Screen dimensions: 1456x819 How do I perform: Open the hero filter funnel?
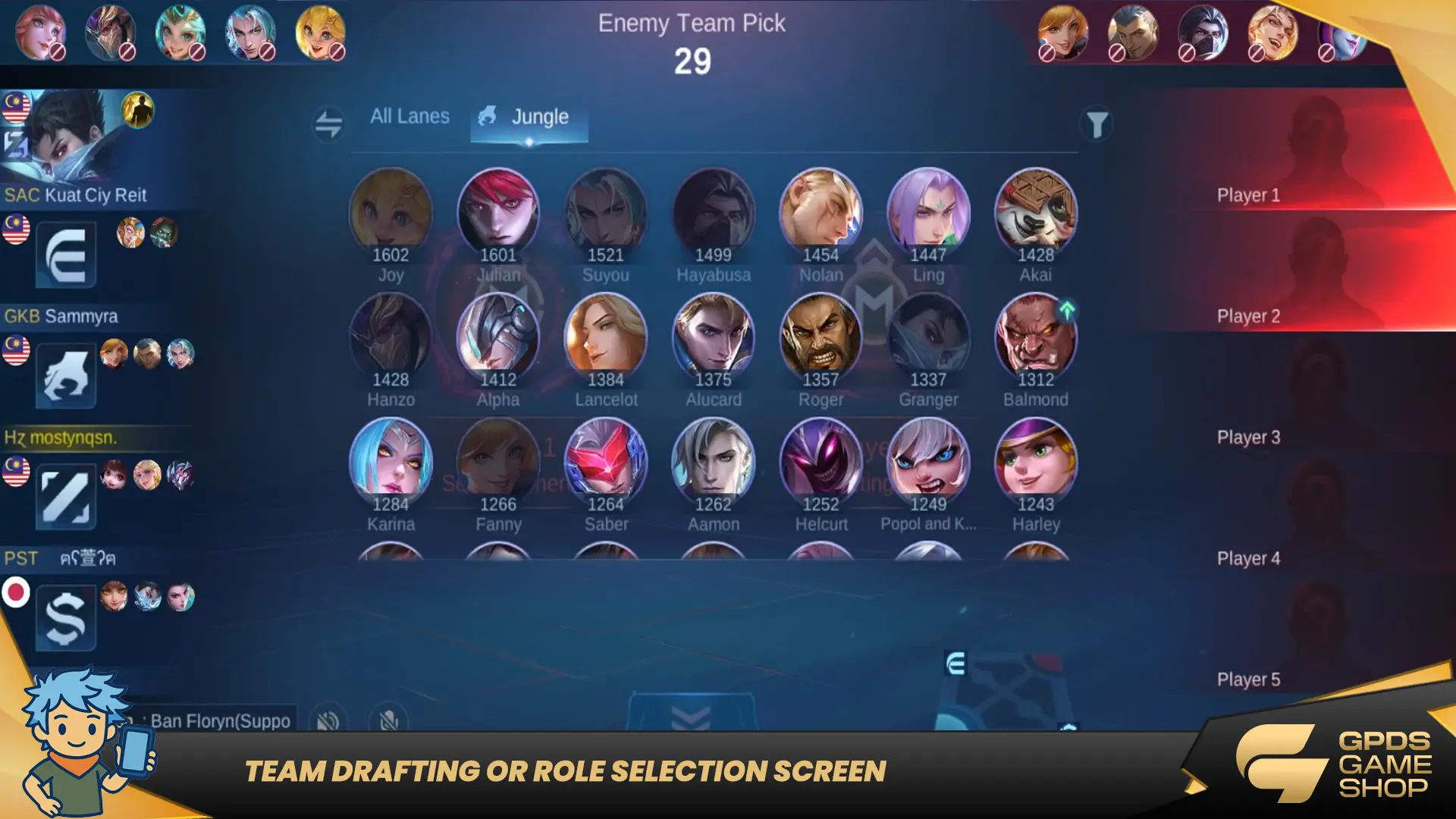tap(1097, 124)
